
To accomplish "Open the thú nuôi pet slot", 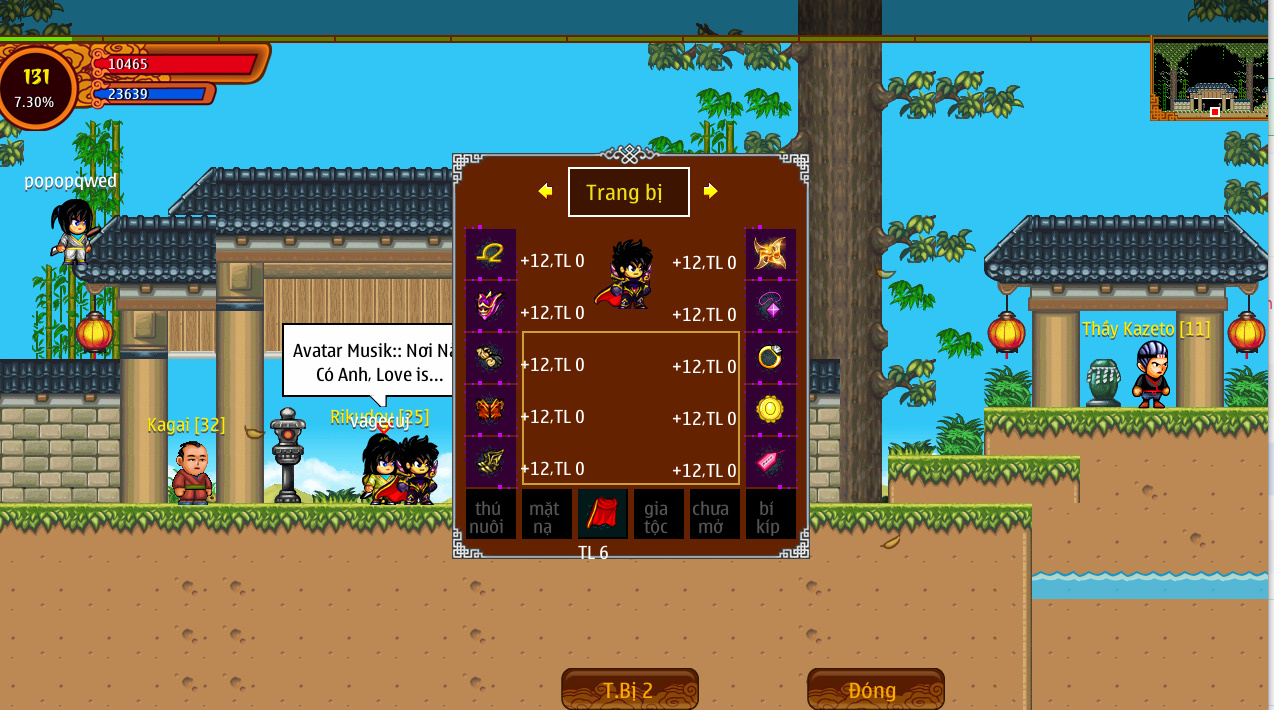I will (x=491, y=515).
